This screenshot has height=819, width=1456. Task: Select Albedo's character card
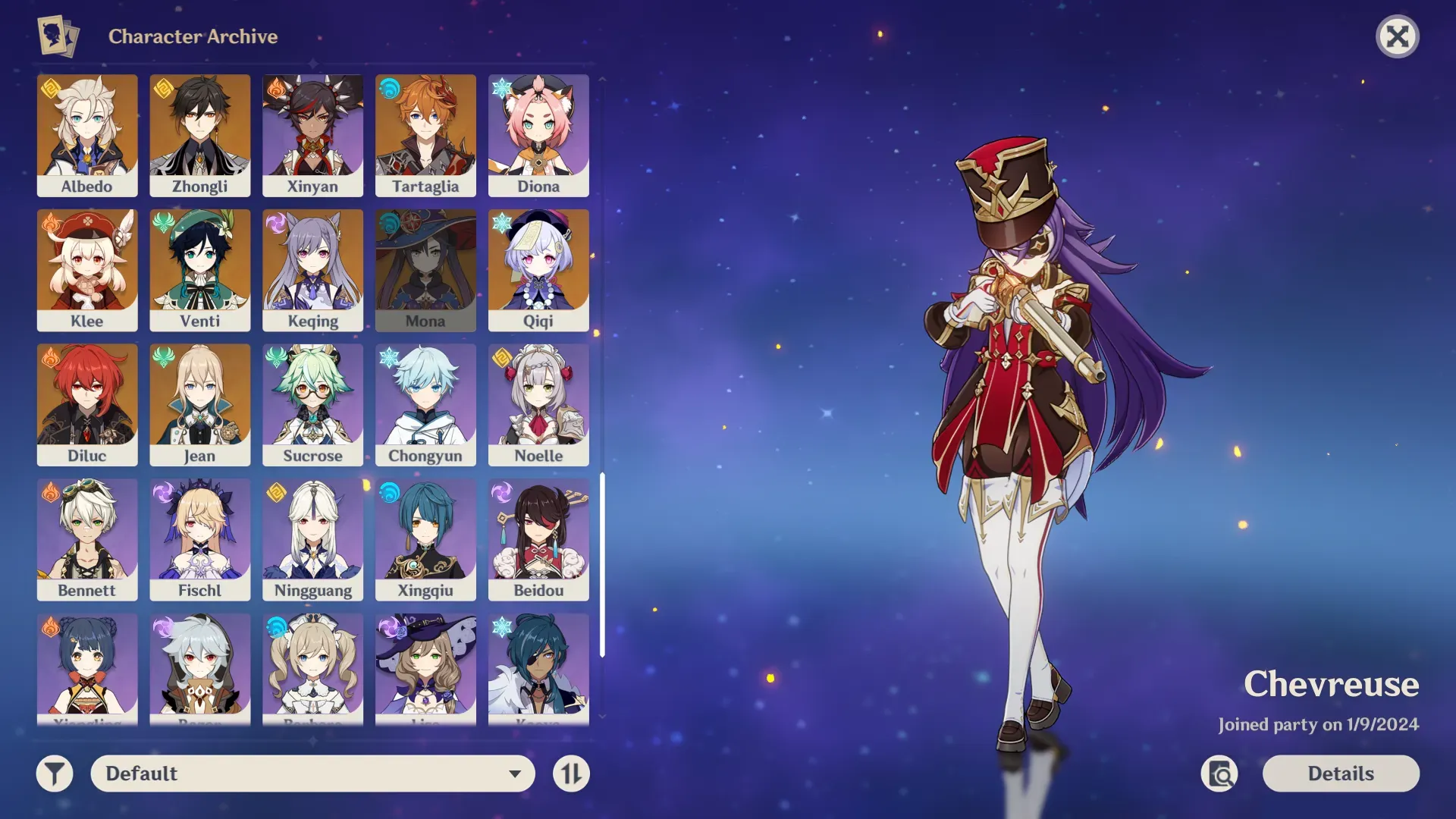(87, 135)
